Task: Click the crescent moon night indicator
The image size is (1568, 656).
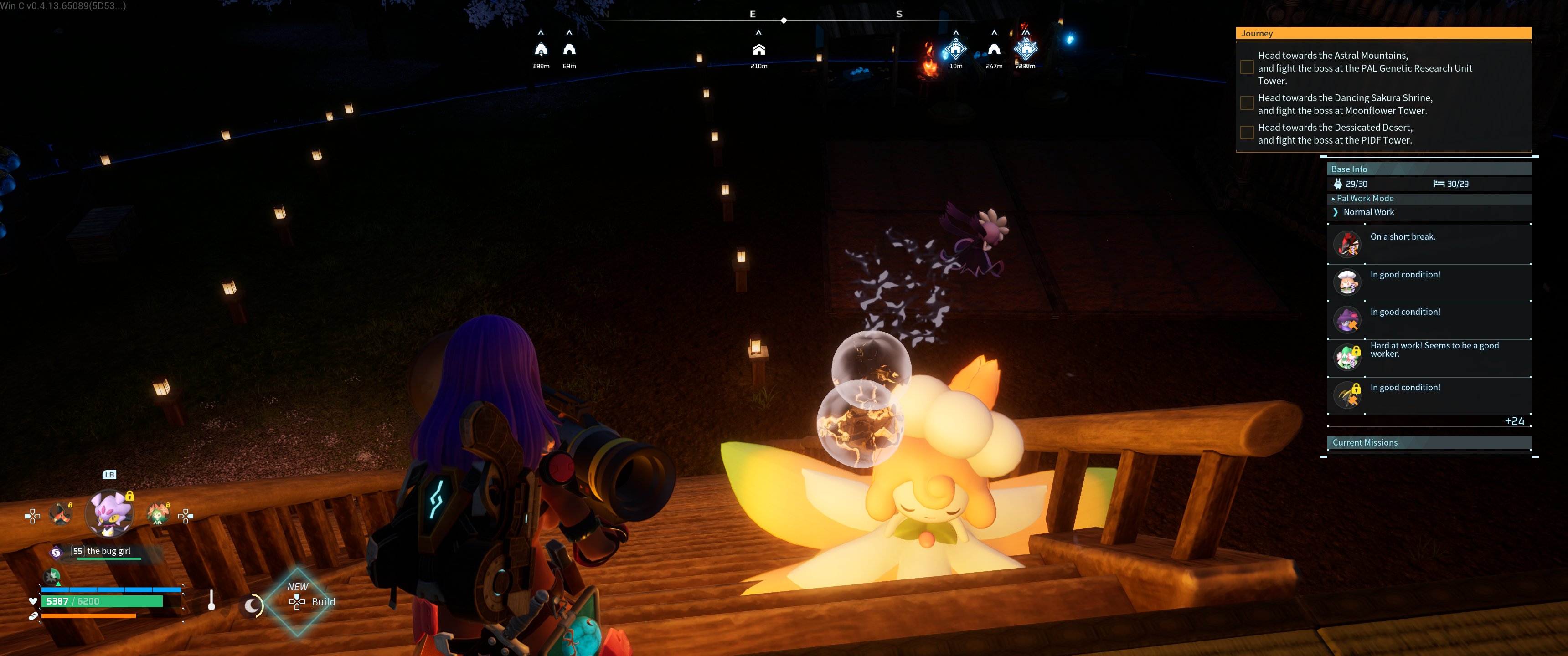Action: [x=252, y=605]
